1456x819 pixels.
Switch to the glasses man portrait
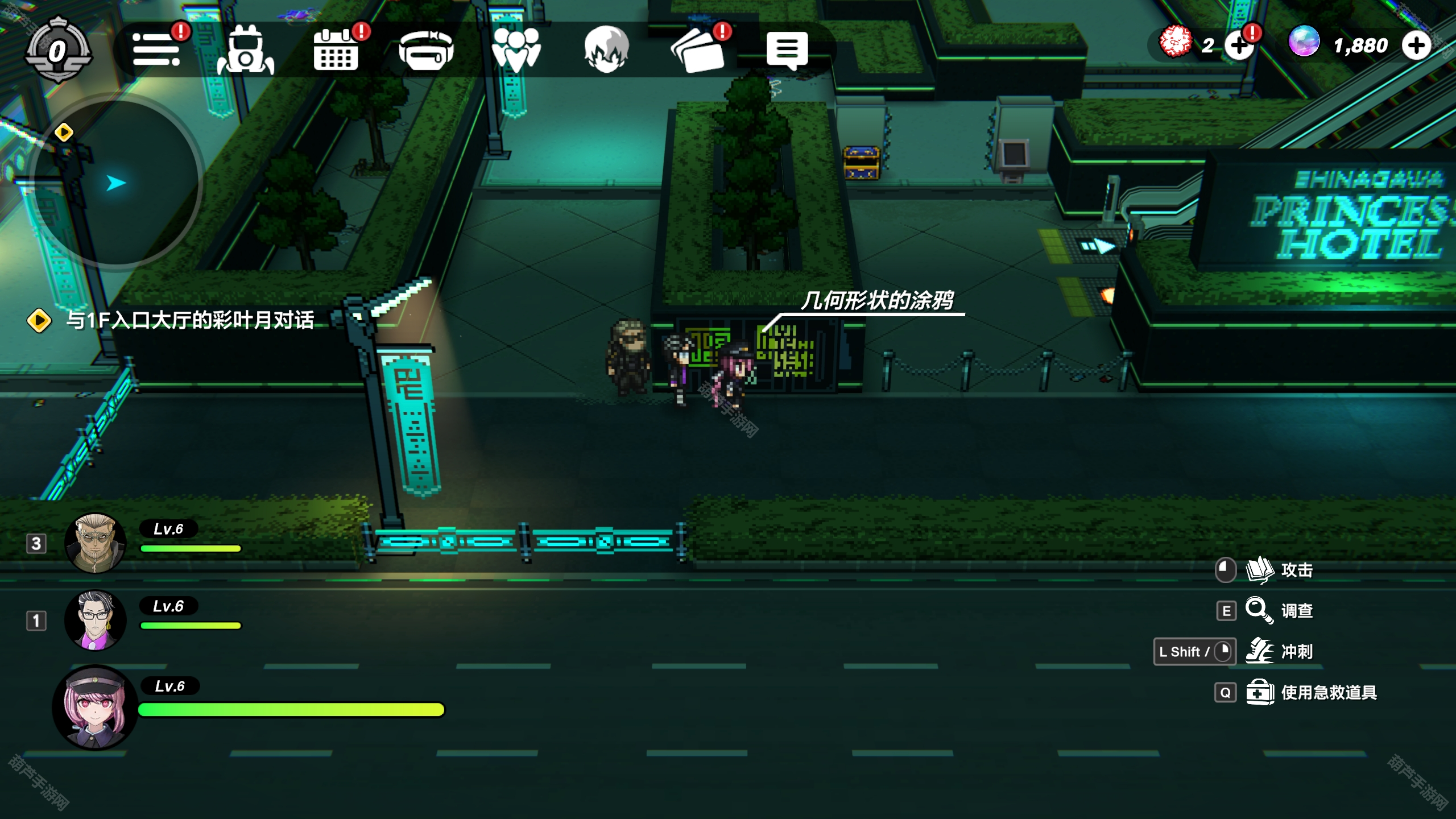click(95, 620)
